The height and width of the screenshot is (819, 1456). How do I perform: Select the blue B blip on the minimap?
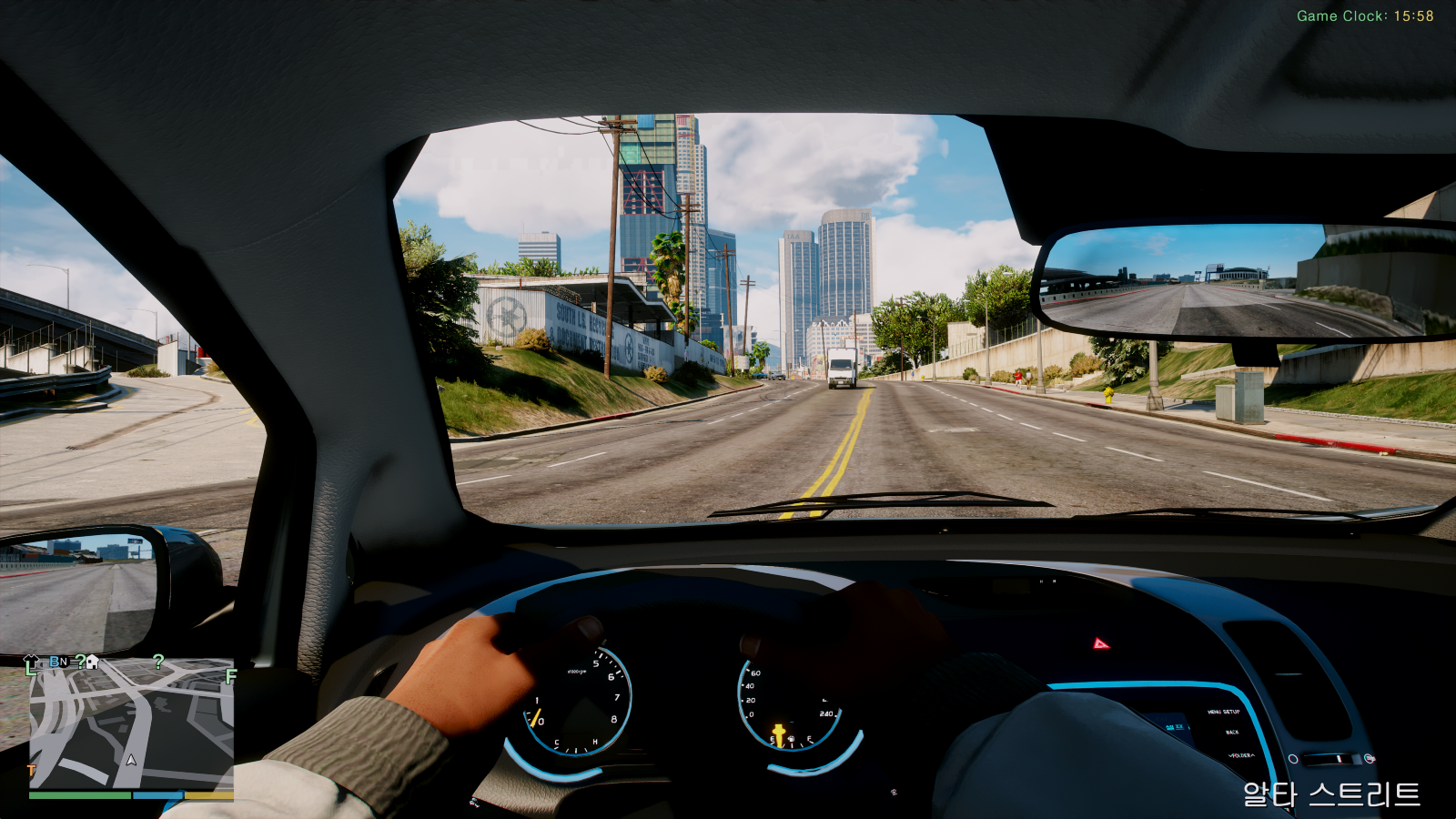tap(54, 662)
